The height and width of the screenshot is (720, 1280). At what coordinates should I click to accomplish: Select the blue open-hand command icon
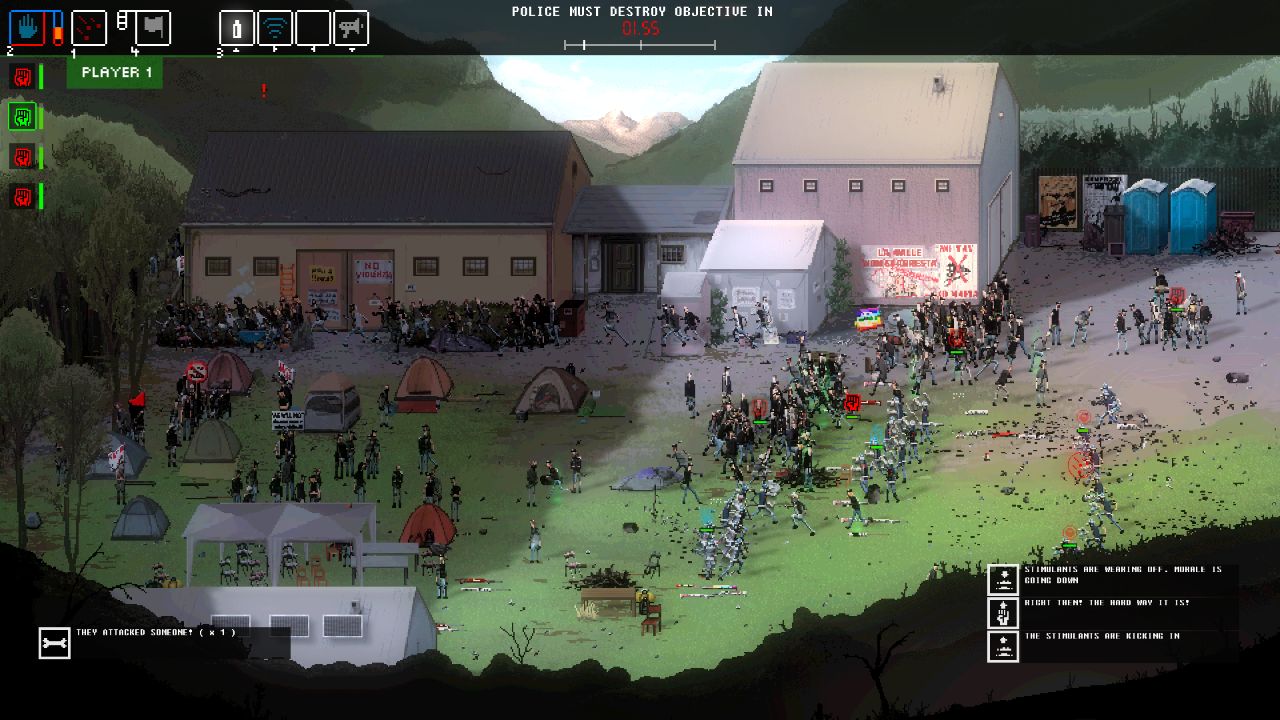(28, 28)
